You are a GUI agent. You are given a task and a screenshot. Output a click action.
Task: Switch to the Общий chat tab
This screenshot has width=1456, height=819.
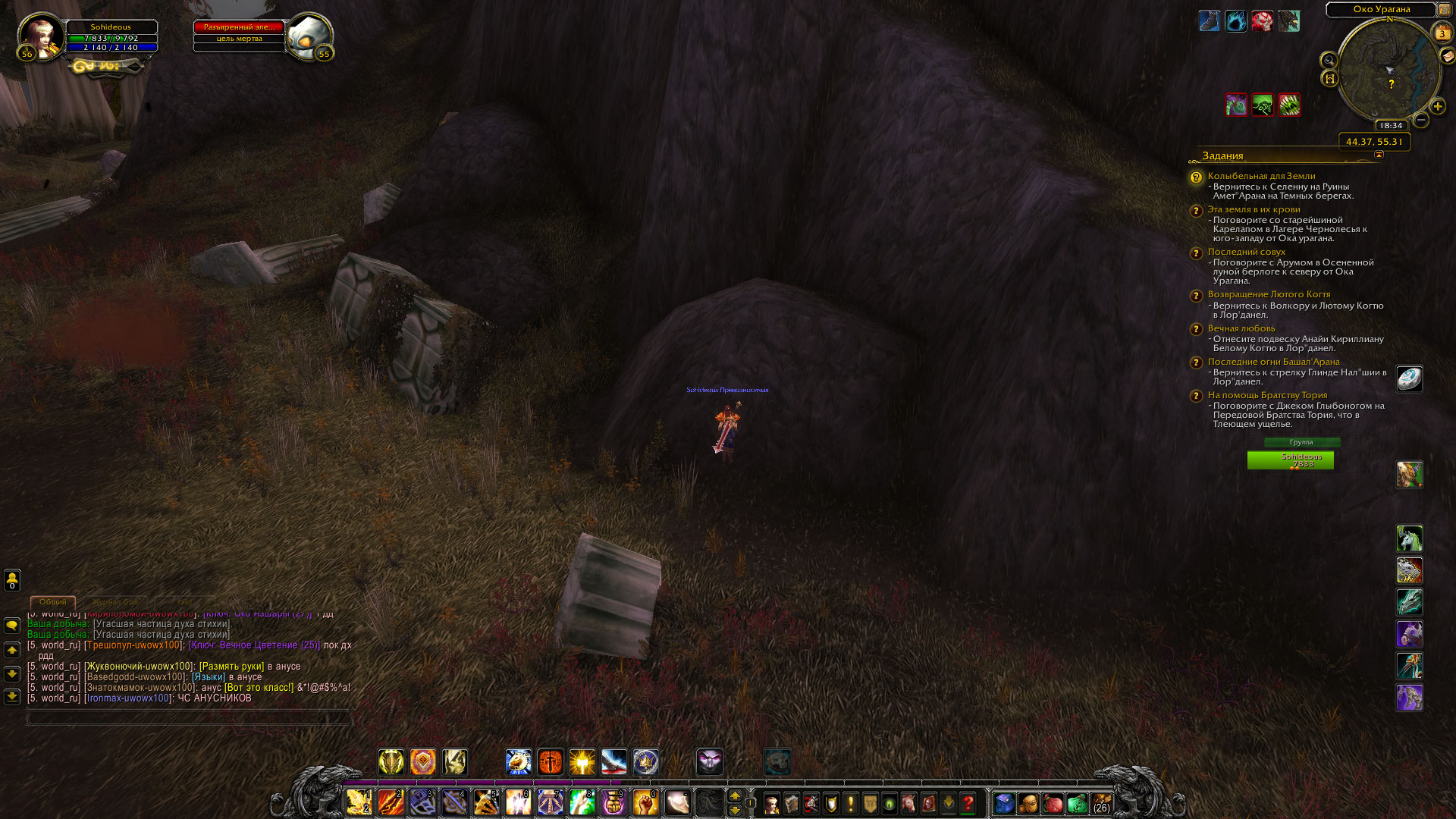click(x=52, y=601)
